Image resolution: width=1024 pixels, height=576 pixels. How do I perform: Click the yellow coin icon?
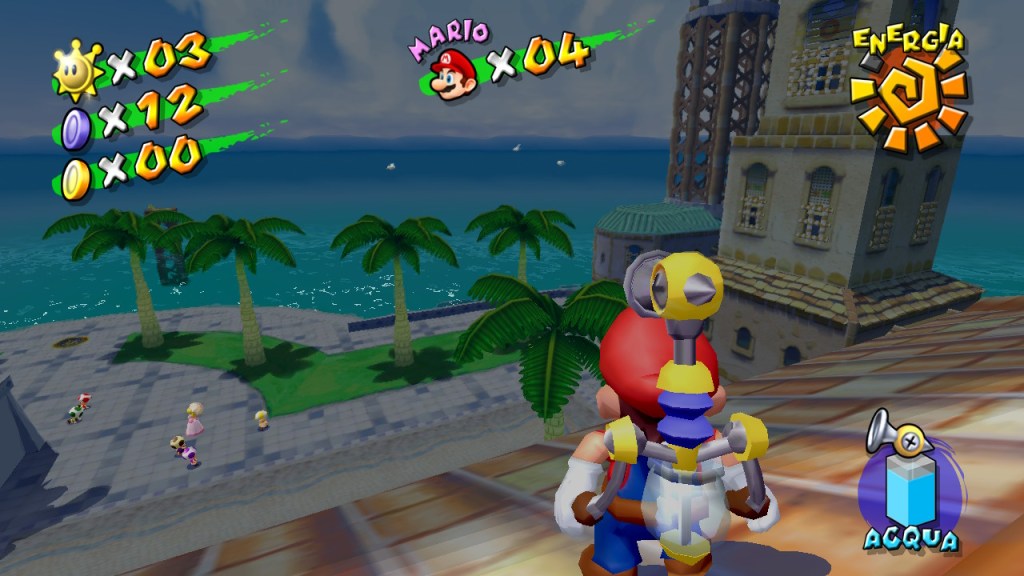click(76, 178)
